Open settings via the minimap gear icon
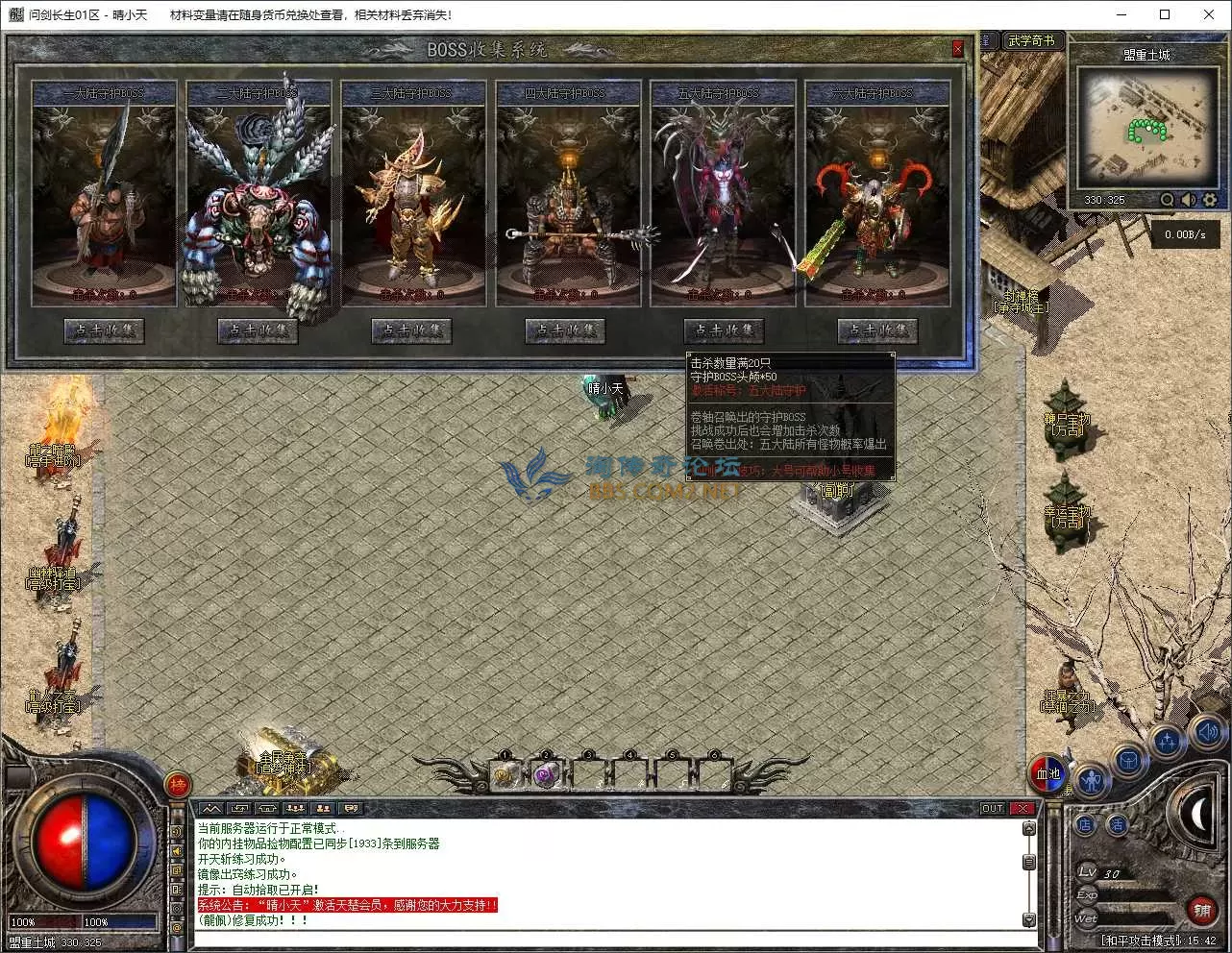Screen dimensions: 1232x953 [1210, 200]
